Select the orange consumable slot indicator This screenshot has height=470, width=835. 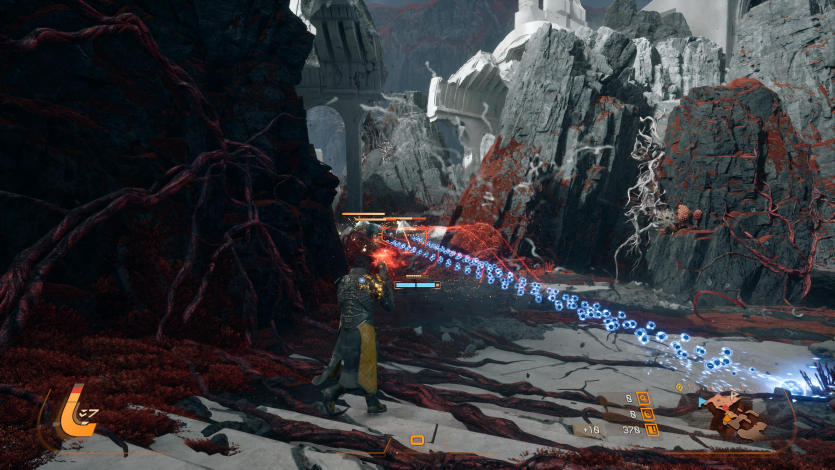[417, 440]
